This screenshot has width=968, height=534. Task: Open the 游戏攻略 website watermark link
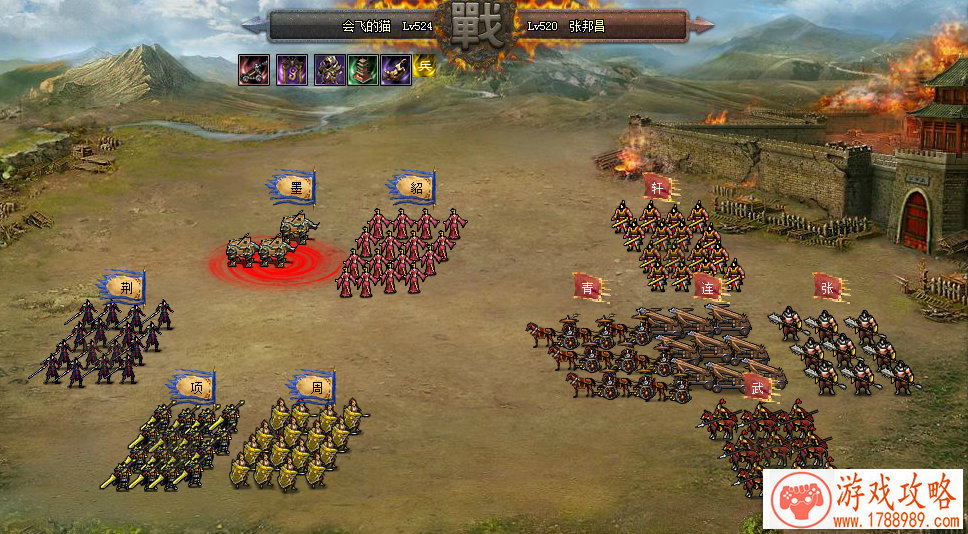click(862, 498)
